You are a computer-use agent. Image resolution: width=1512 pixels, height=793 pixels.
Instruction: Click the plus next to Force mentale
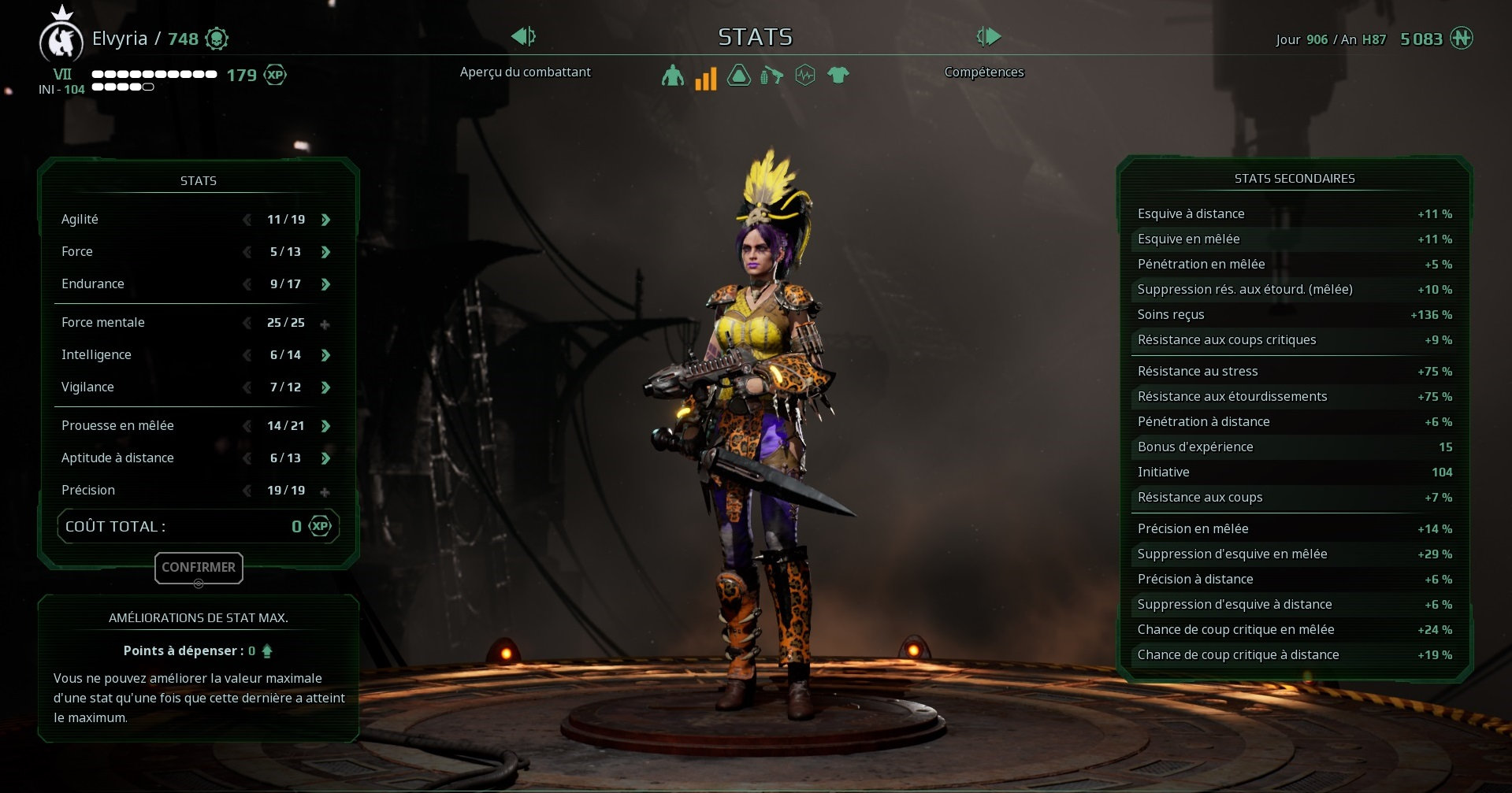tap(325, 324)
